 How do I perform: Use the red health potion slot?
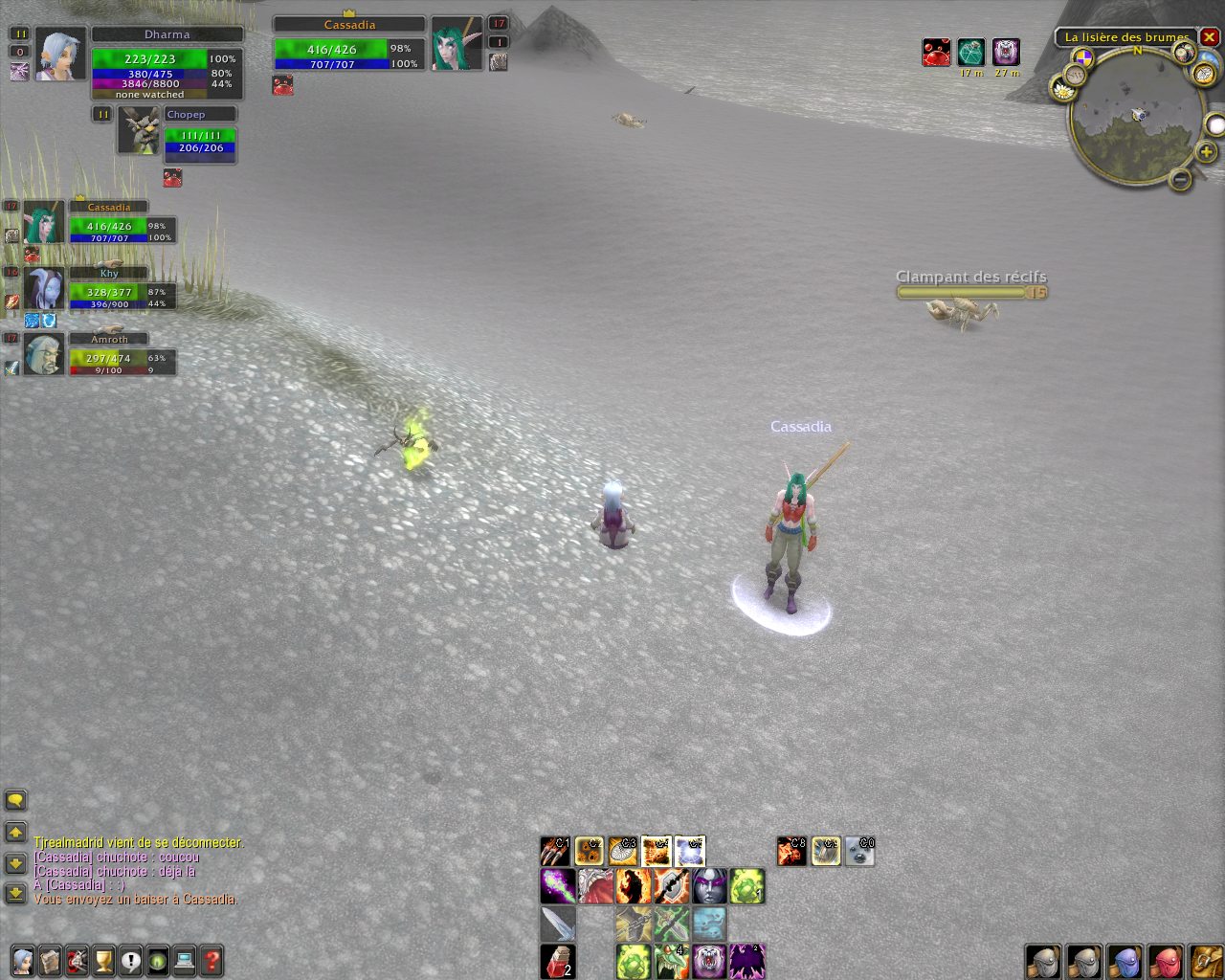pyautogui.click(x=557, y=961)
